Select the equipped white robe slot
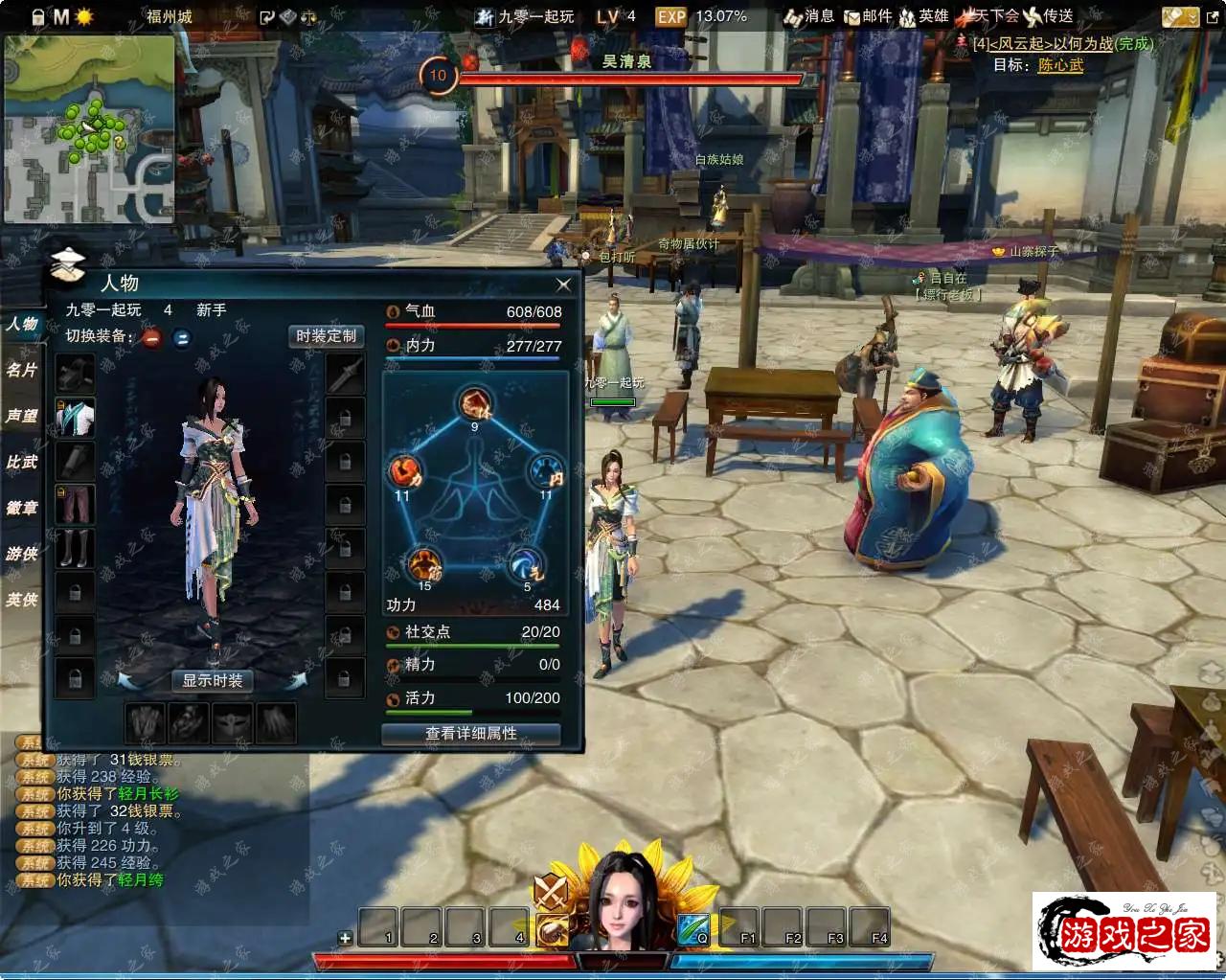The height and width of the screenshot is (980, 1226). pyautogui.click(x=75, y=418)
